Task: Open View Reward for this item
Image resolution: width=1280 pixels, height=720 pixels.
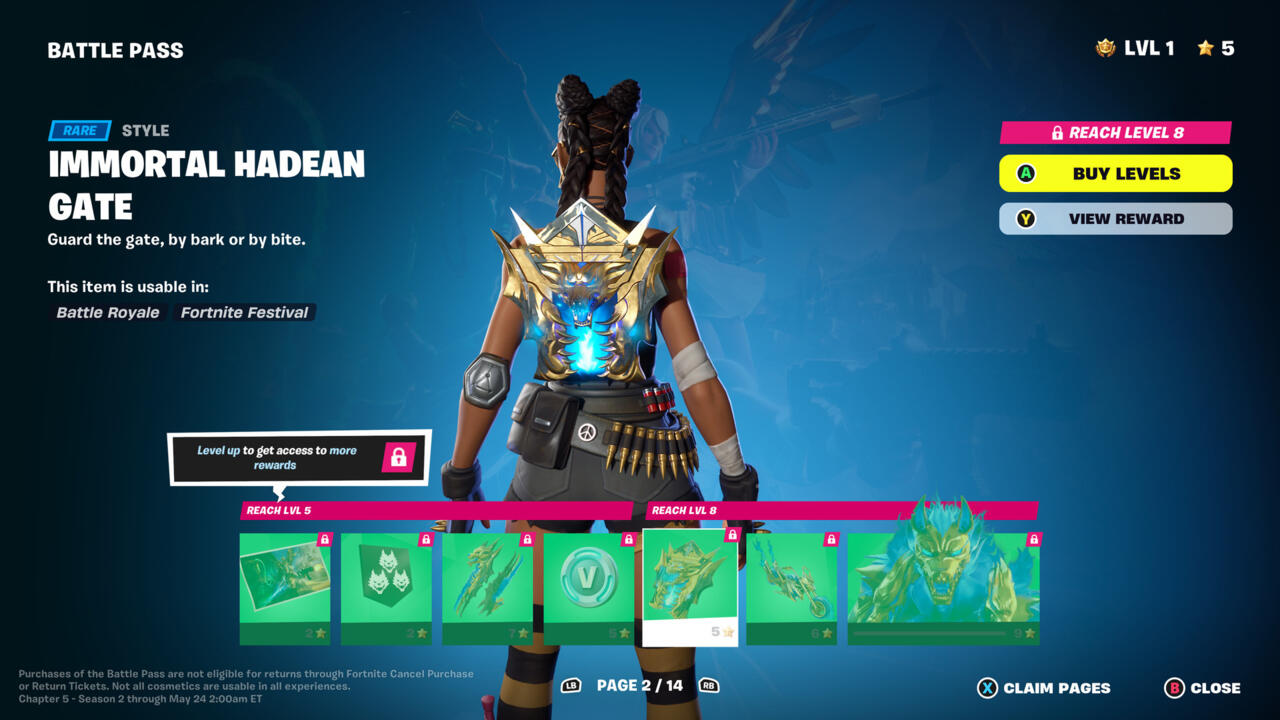Action: click(x=1115, y=219)
